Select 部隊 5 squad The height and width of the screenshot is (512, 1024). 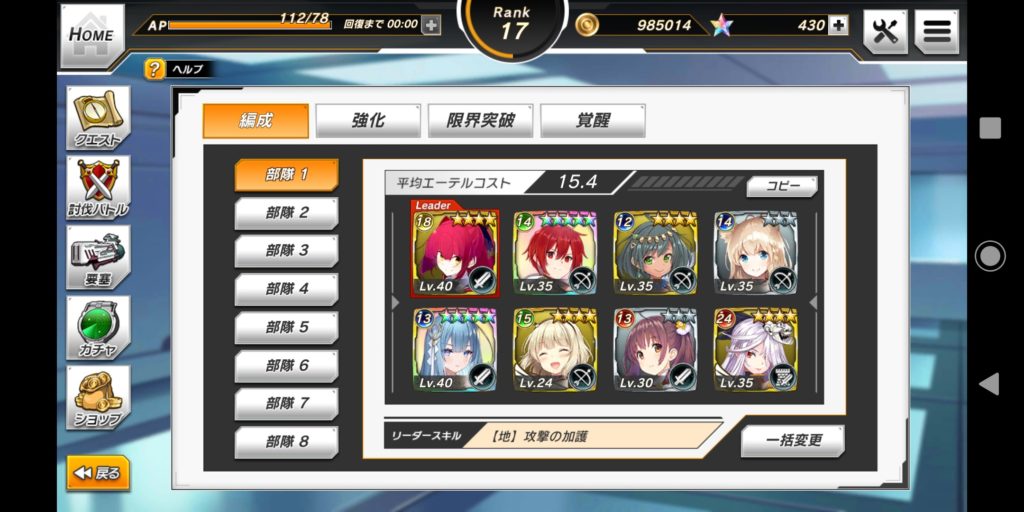tap(286, 327)
